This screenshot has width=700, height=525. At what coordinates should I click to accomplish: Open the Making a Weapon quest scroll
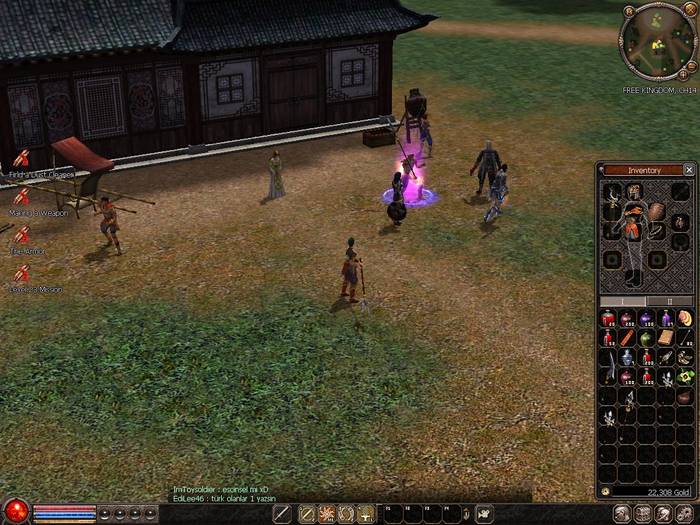coord(21,197)
